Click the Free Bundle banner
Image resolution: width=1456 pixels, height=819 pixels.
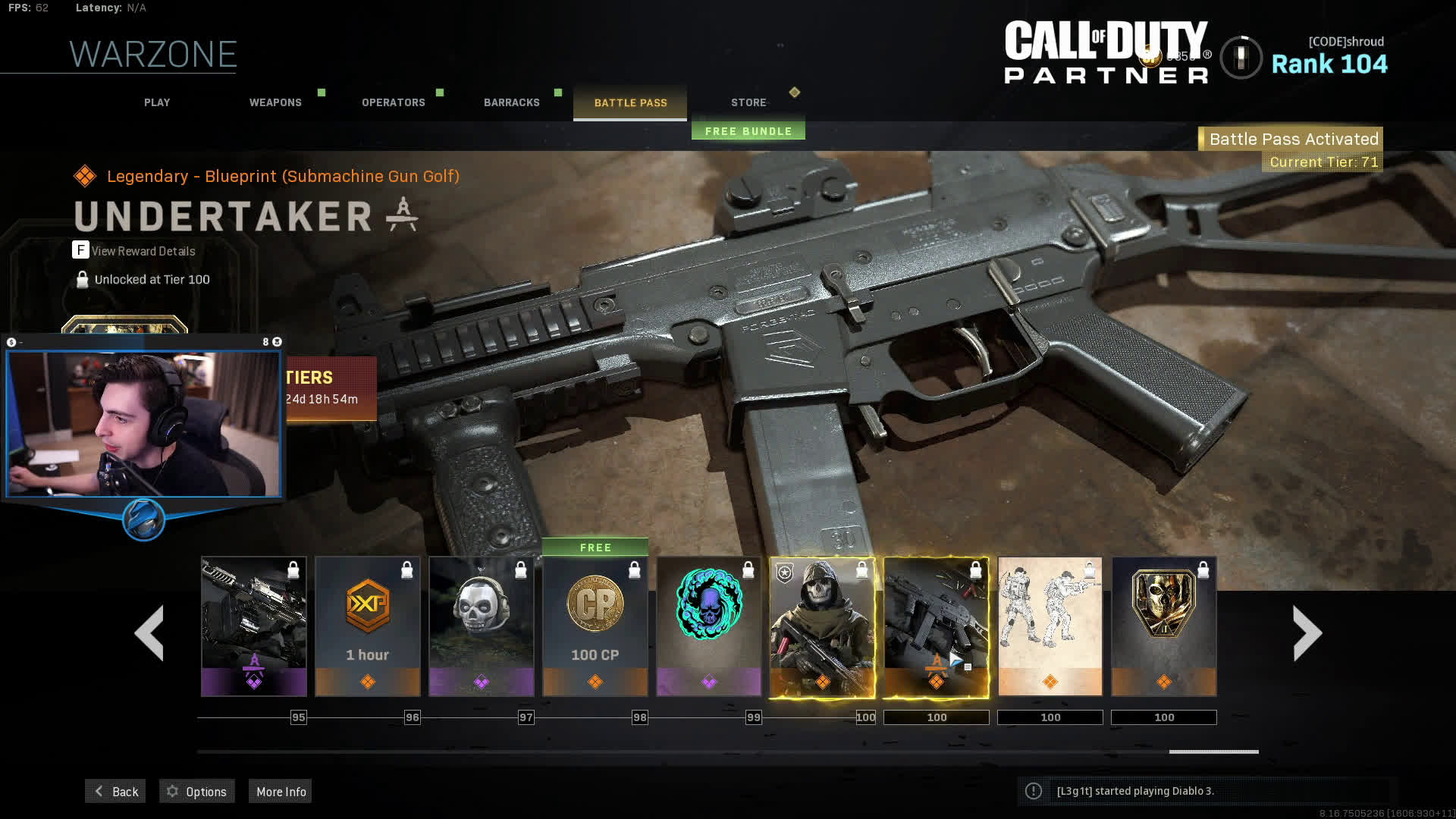pos(748,131)
